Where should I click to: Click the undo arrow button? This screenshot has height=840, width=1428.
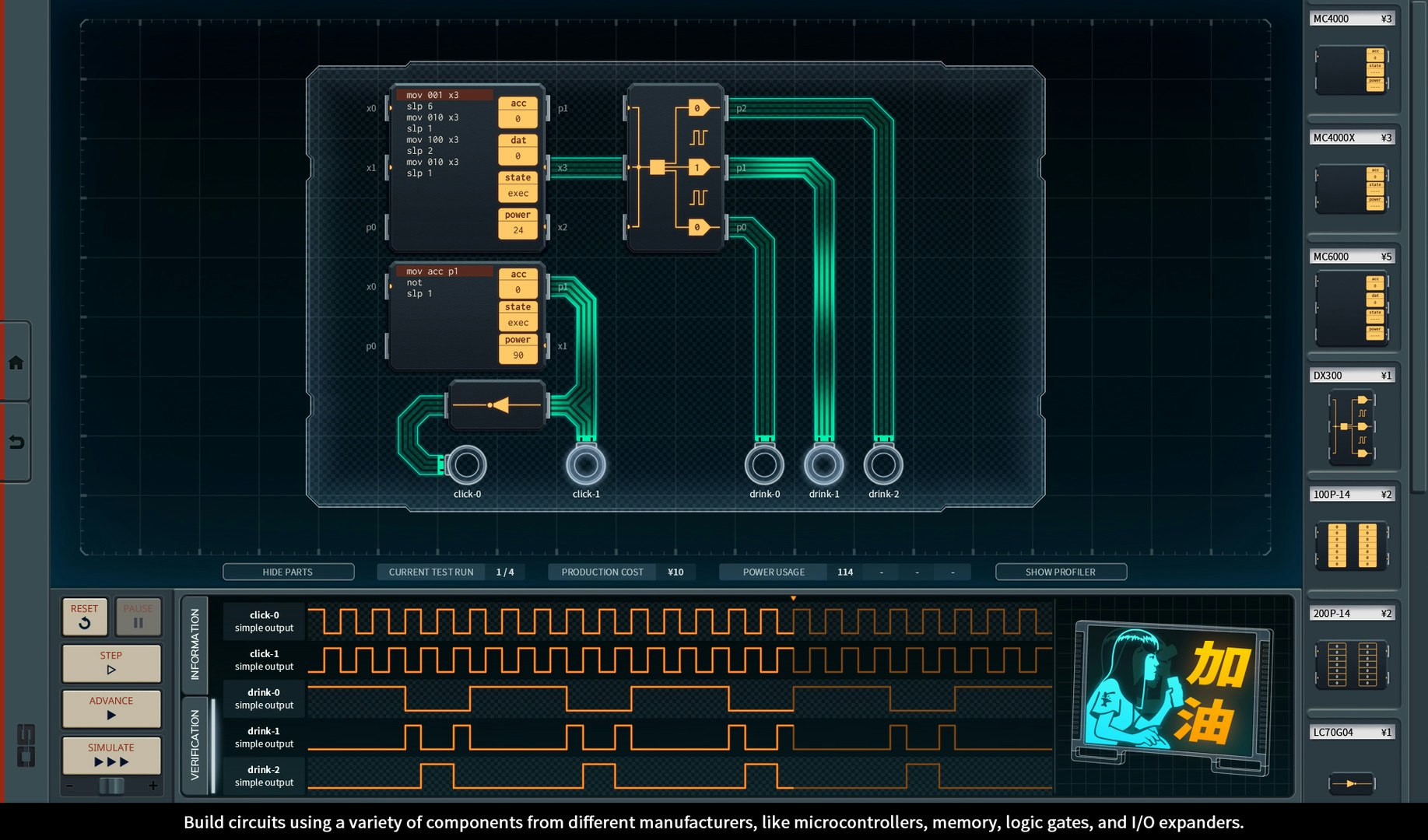pyautogui.click(x=16, y=443)
